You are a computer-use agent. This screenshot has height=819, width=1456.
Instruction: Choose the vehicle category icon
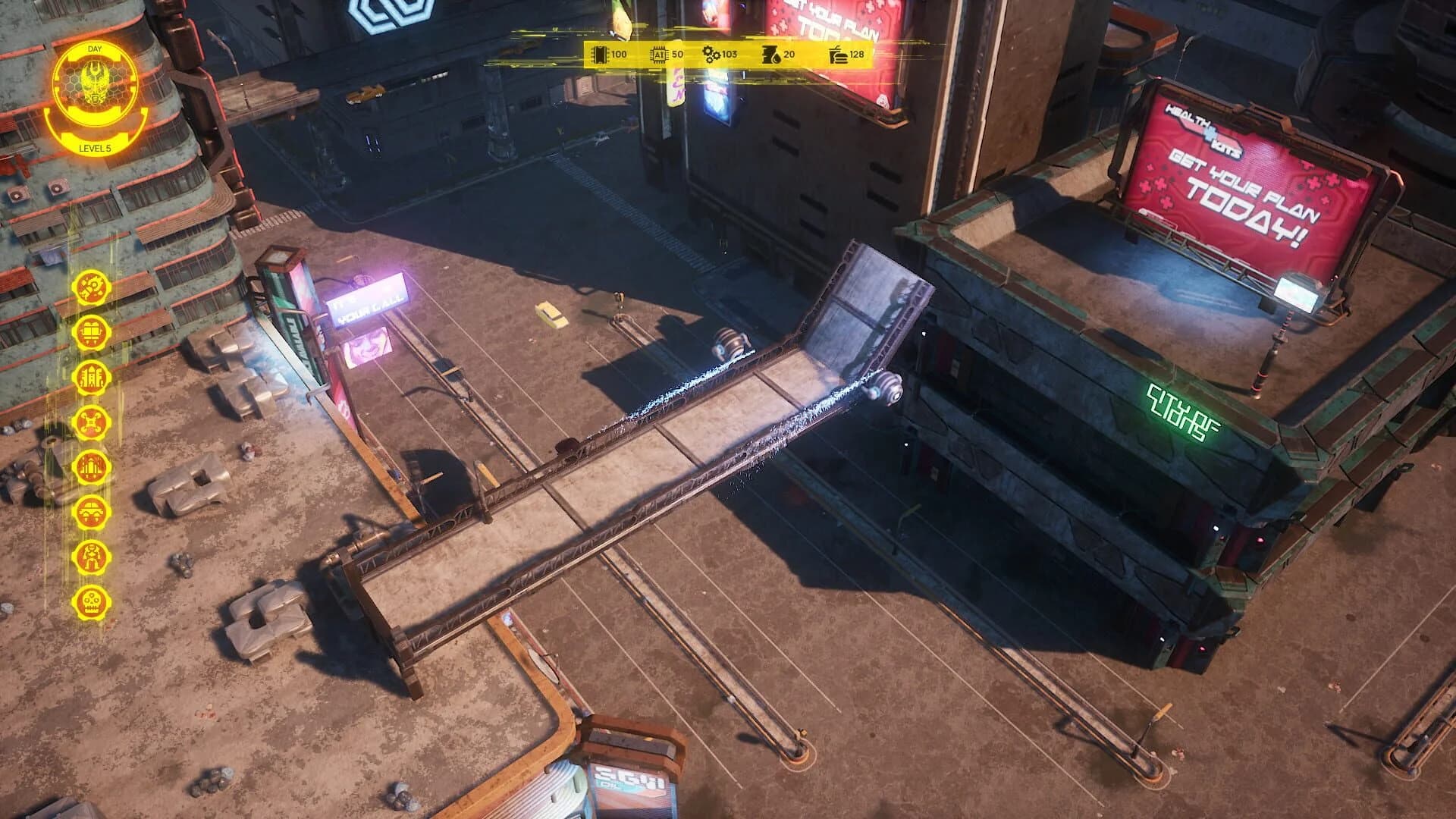tap(91, 510)
